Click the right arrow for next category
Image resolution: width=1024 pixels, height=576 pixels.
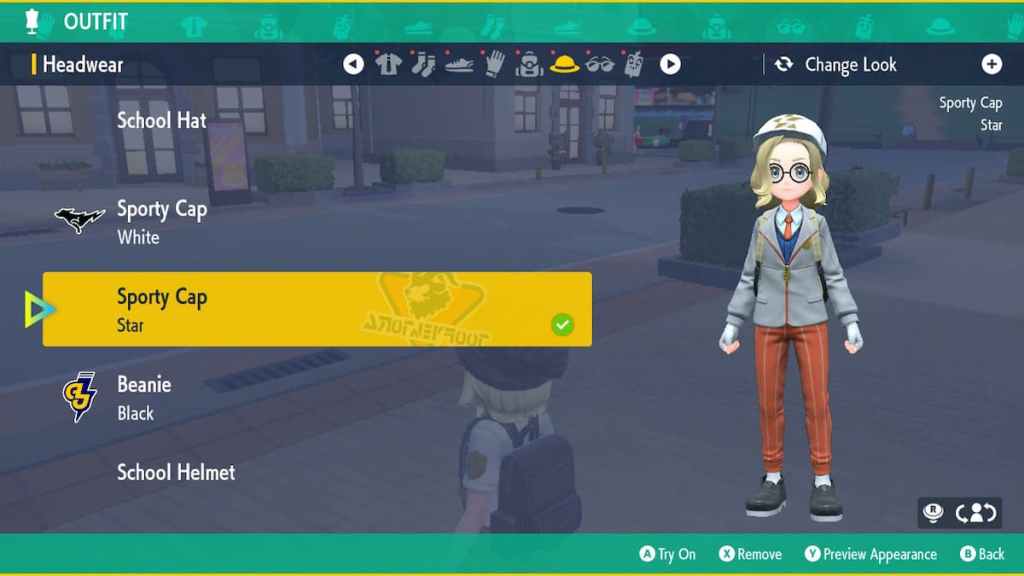pos(670,65)
